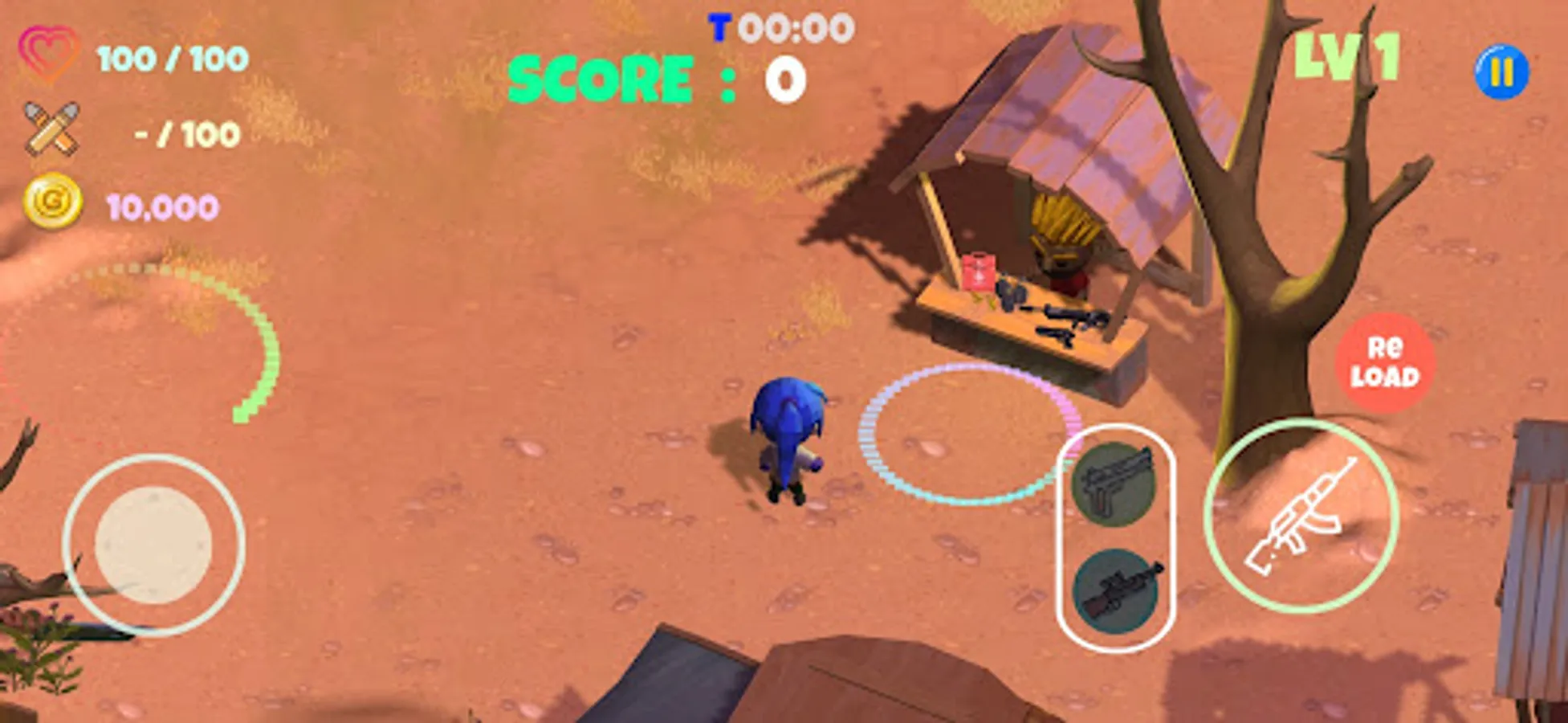
Task: Tap the heart health icon
Action: [50, 52]
